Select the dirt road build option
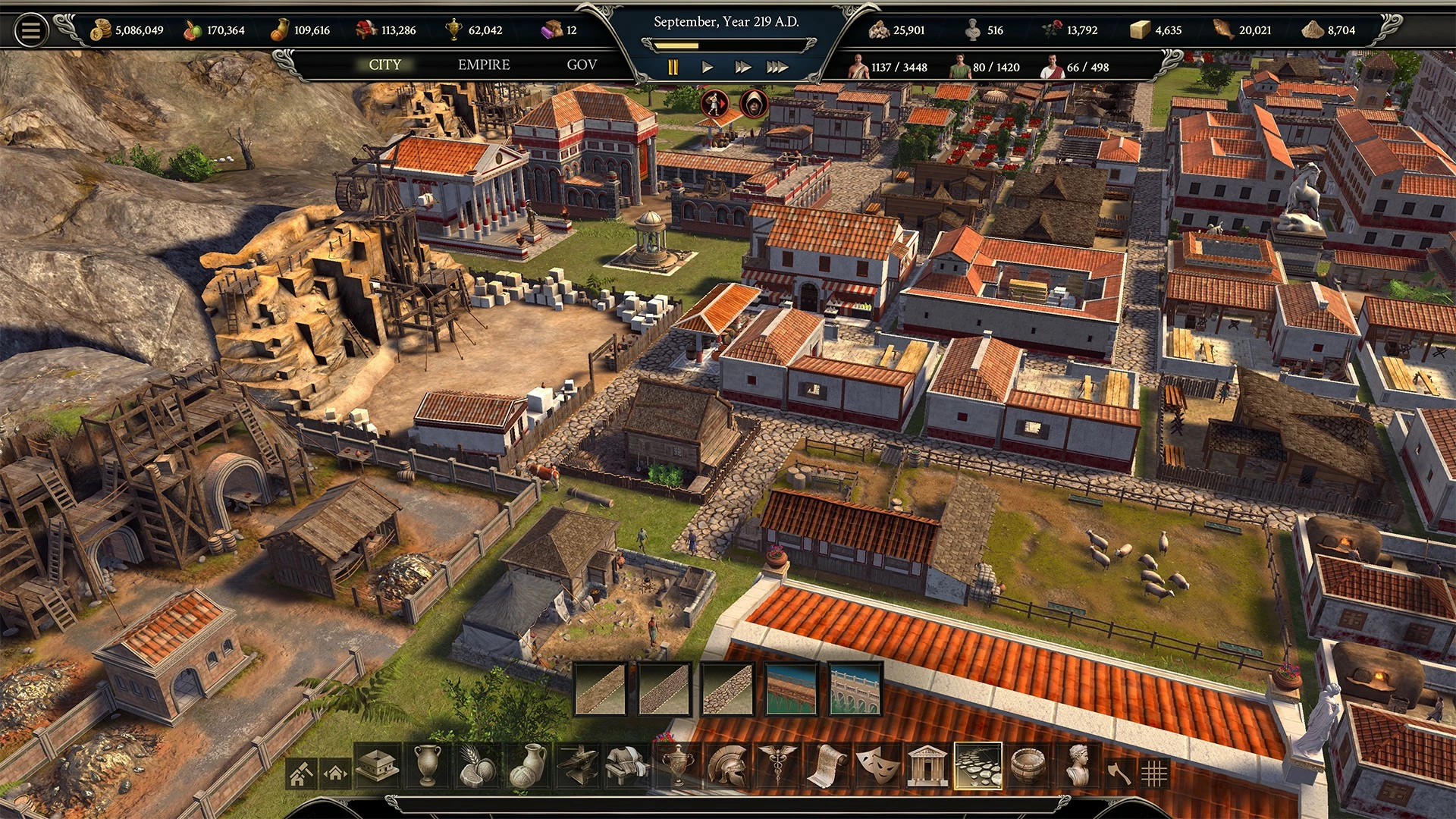 tap(601, 689)
